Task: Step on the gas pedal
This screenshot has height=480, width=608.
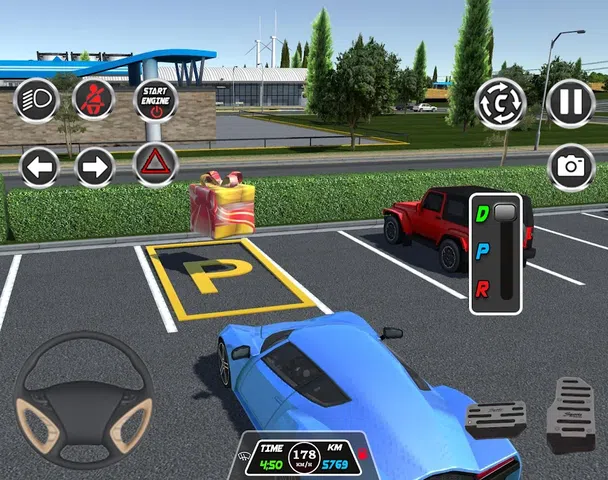Action: [x=571, y=413]
